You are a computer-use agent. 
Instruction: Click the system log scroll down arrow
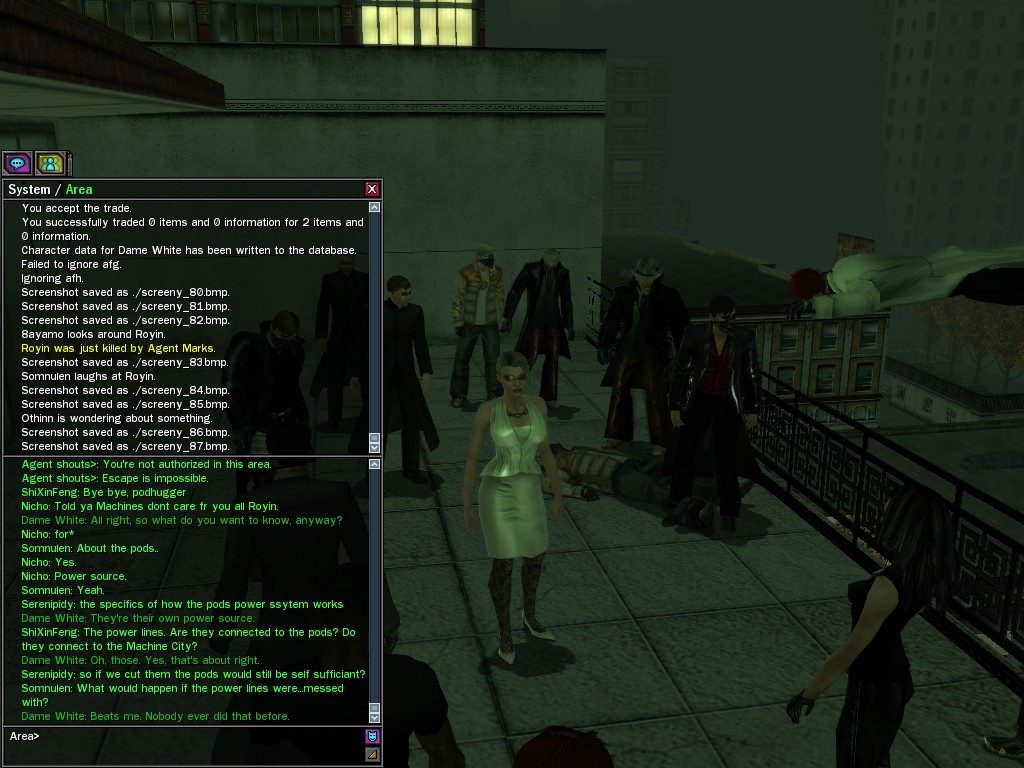coord(375,447)
